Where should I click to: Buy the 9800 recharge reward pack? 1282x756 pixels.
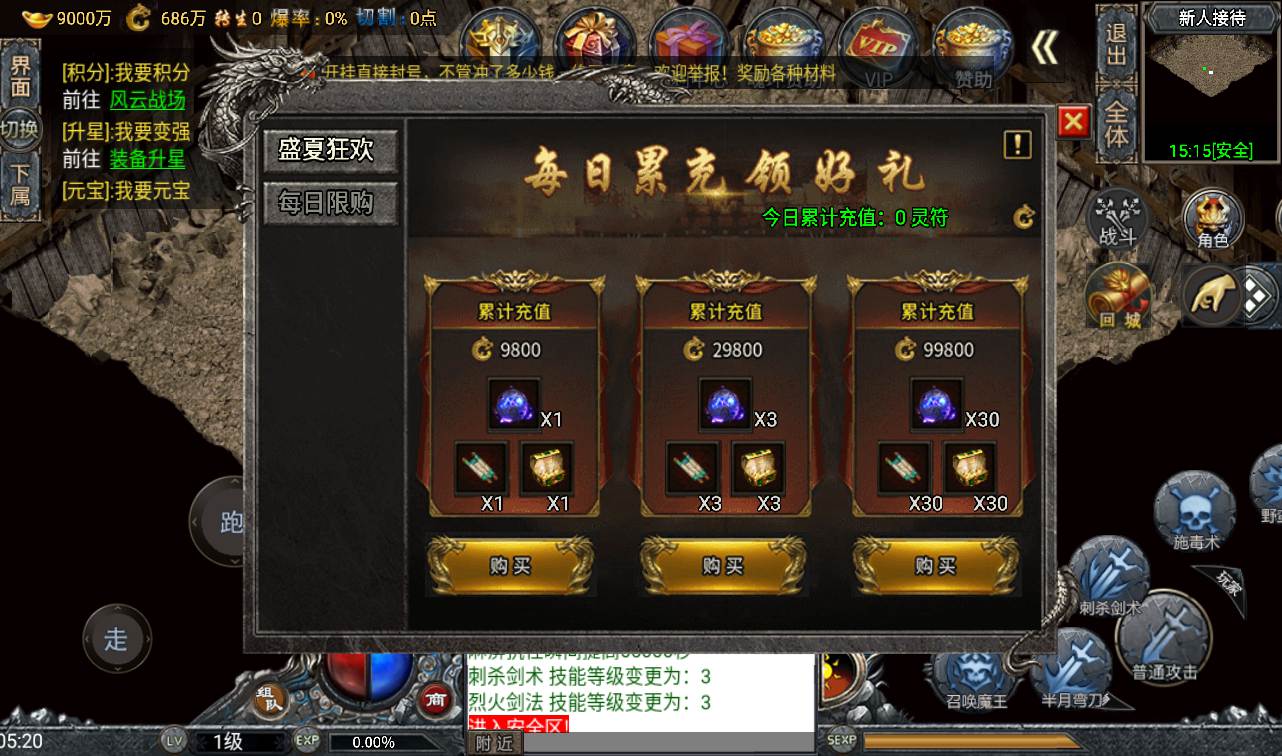click(x=510, y=566)
